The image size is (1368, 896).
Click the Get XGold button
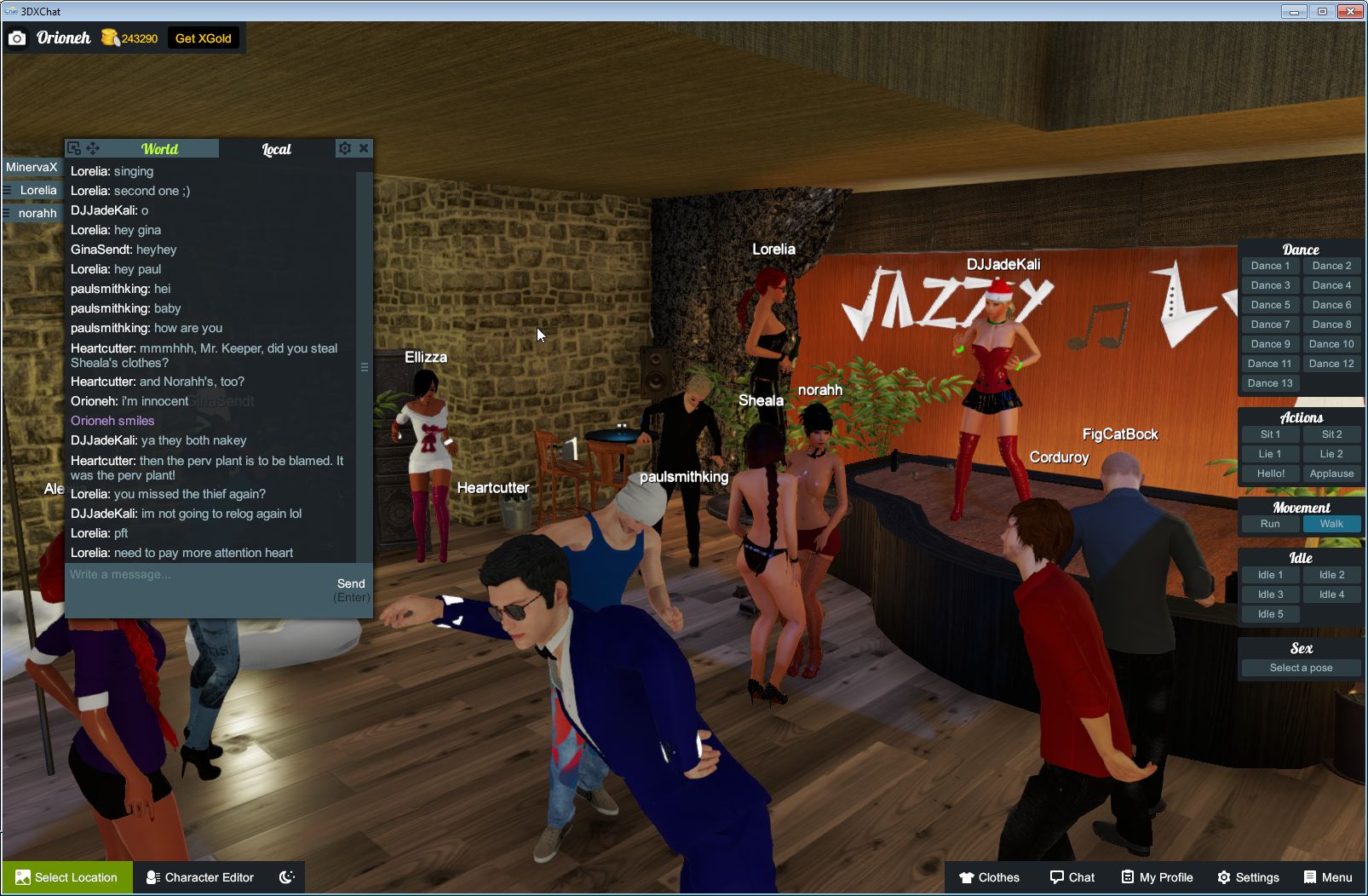(203, 38)
